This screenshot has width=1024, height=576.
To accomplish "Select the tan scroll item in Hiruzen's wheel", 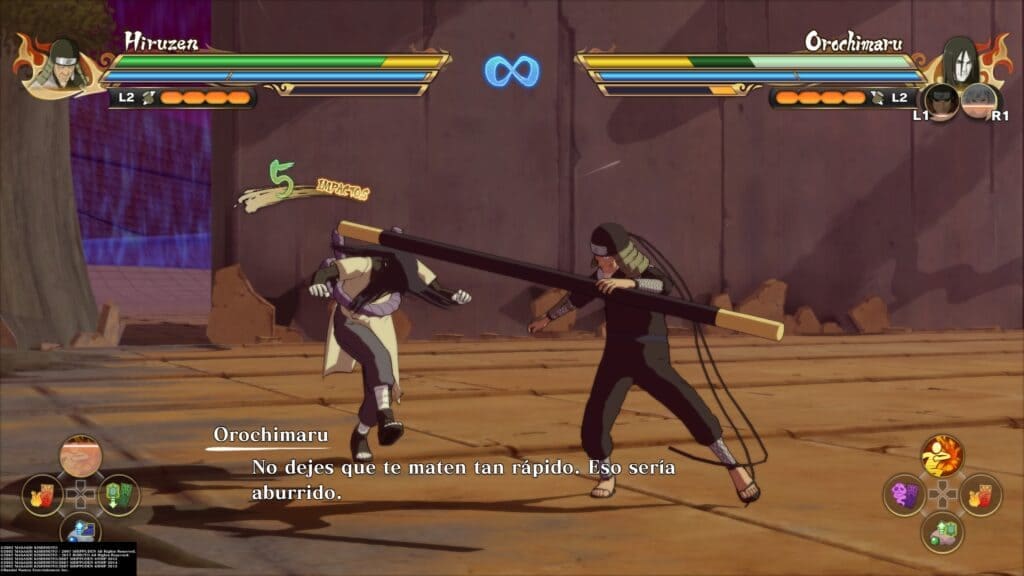I will (80, 456).
